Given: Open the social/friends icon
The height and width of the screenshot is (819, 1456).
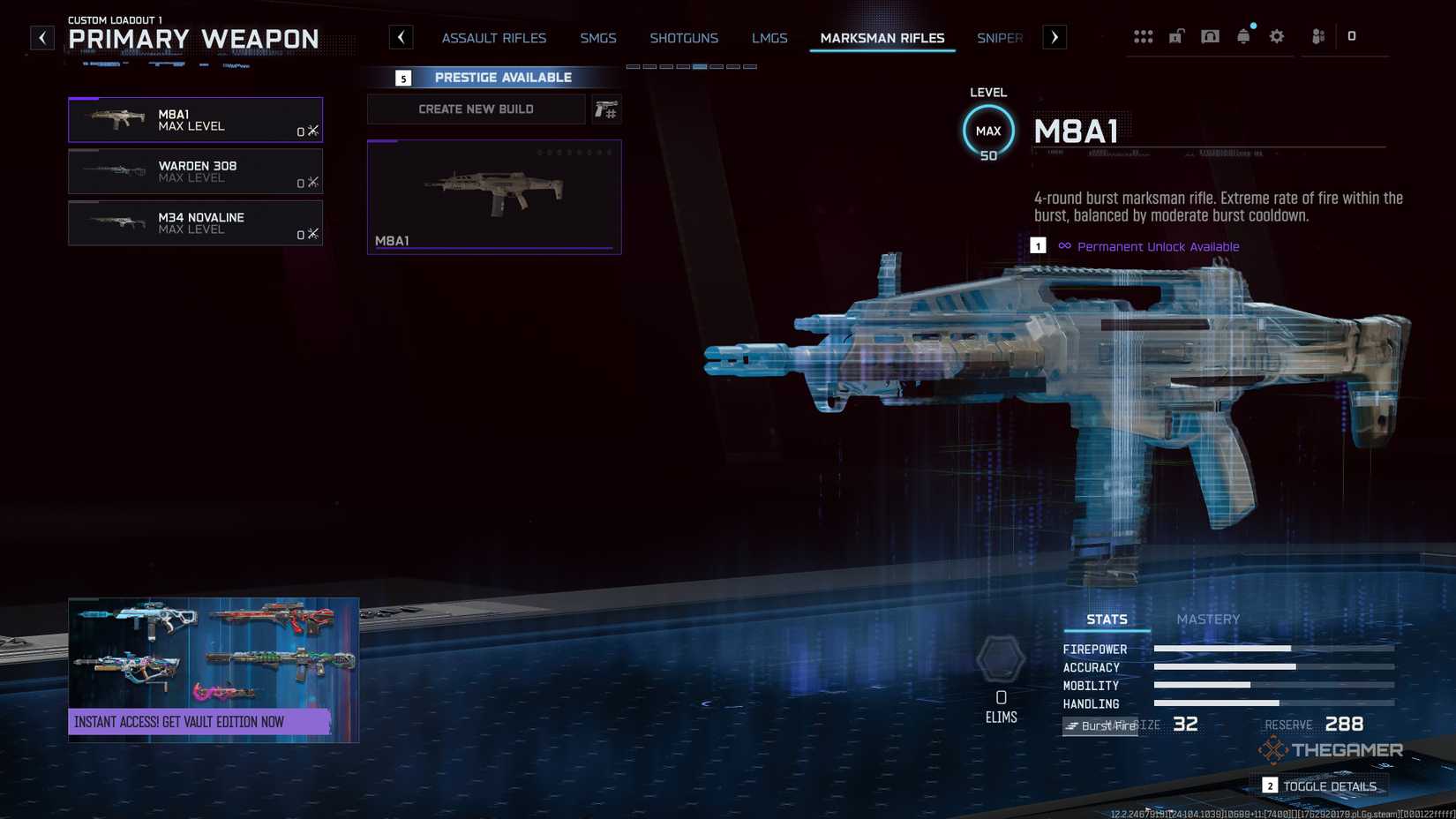Looking at the screenshot, I should pos(1317,36).
